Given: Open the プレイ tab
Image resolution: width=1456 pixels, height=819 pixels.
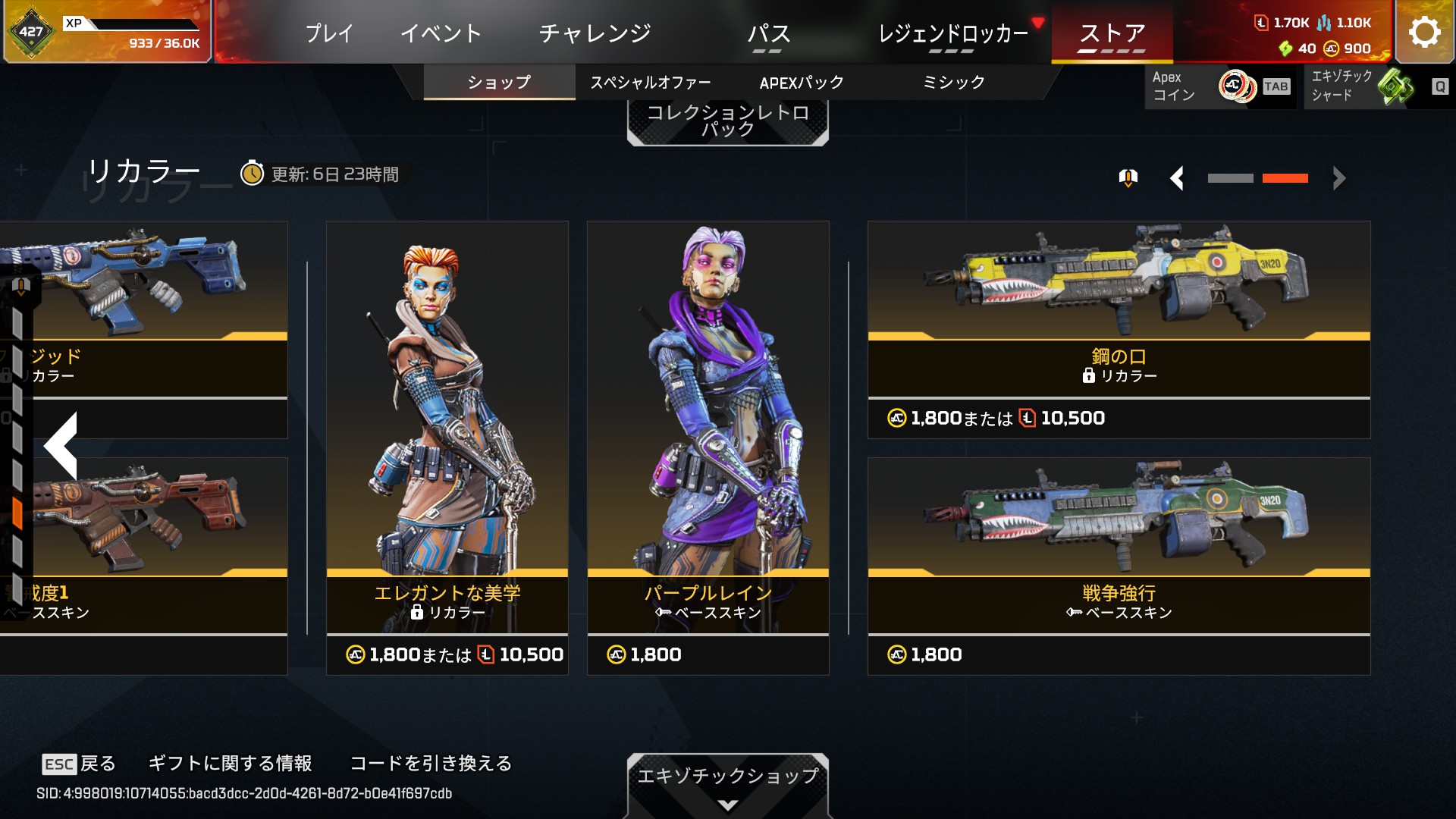Looking at the screenshot, I should pyautogui.click(x=329, y=33).
